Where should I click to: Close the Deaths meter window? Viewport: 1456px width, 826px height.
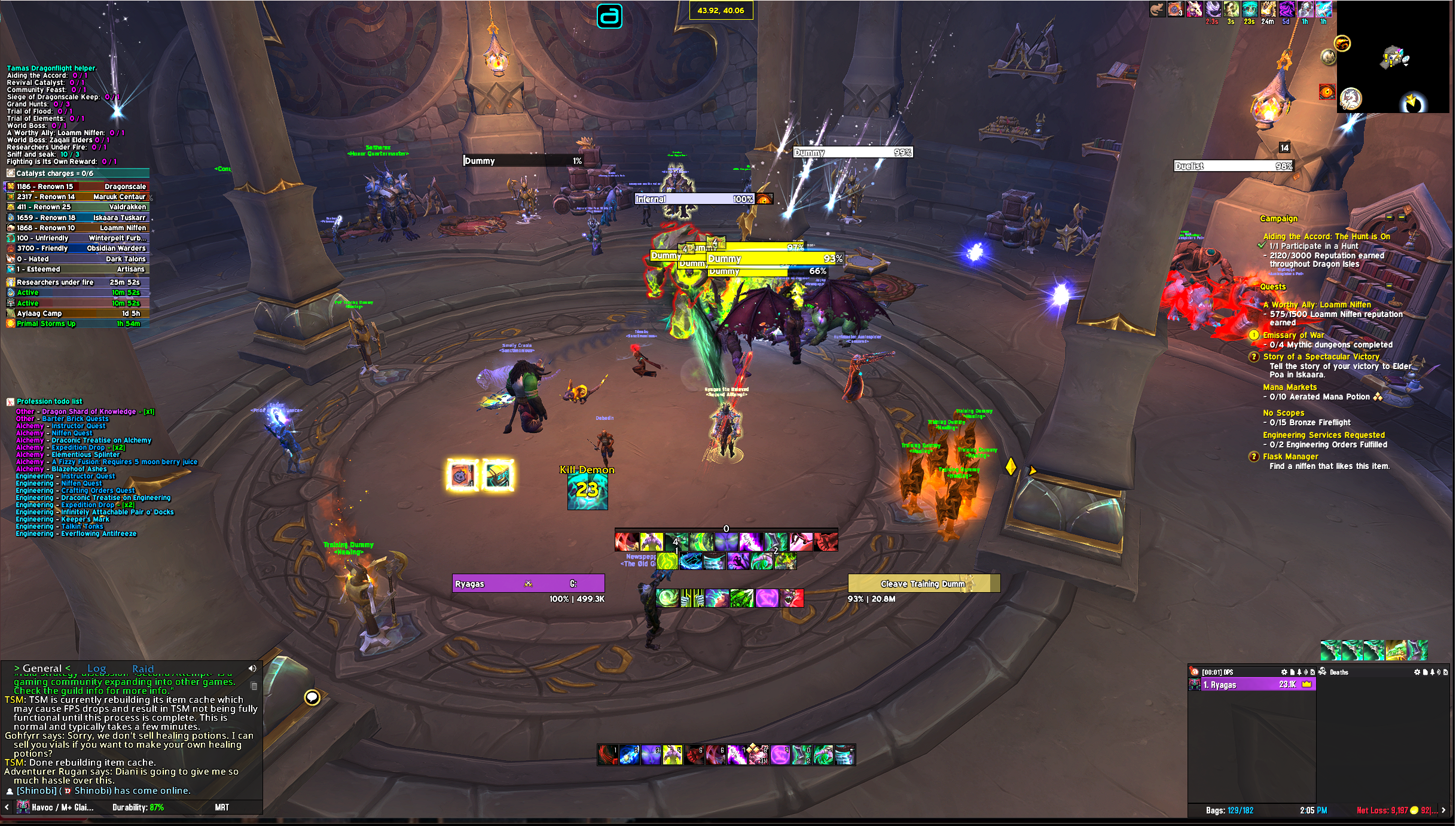pos(1446,672)
